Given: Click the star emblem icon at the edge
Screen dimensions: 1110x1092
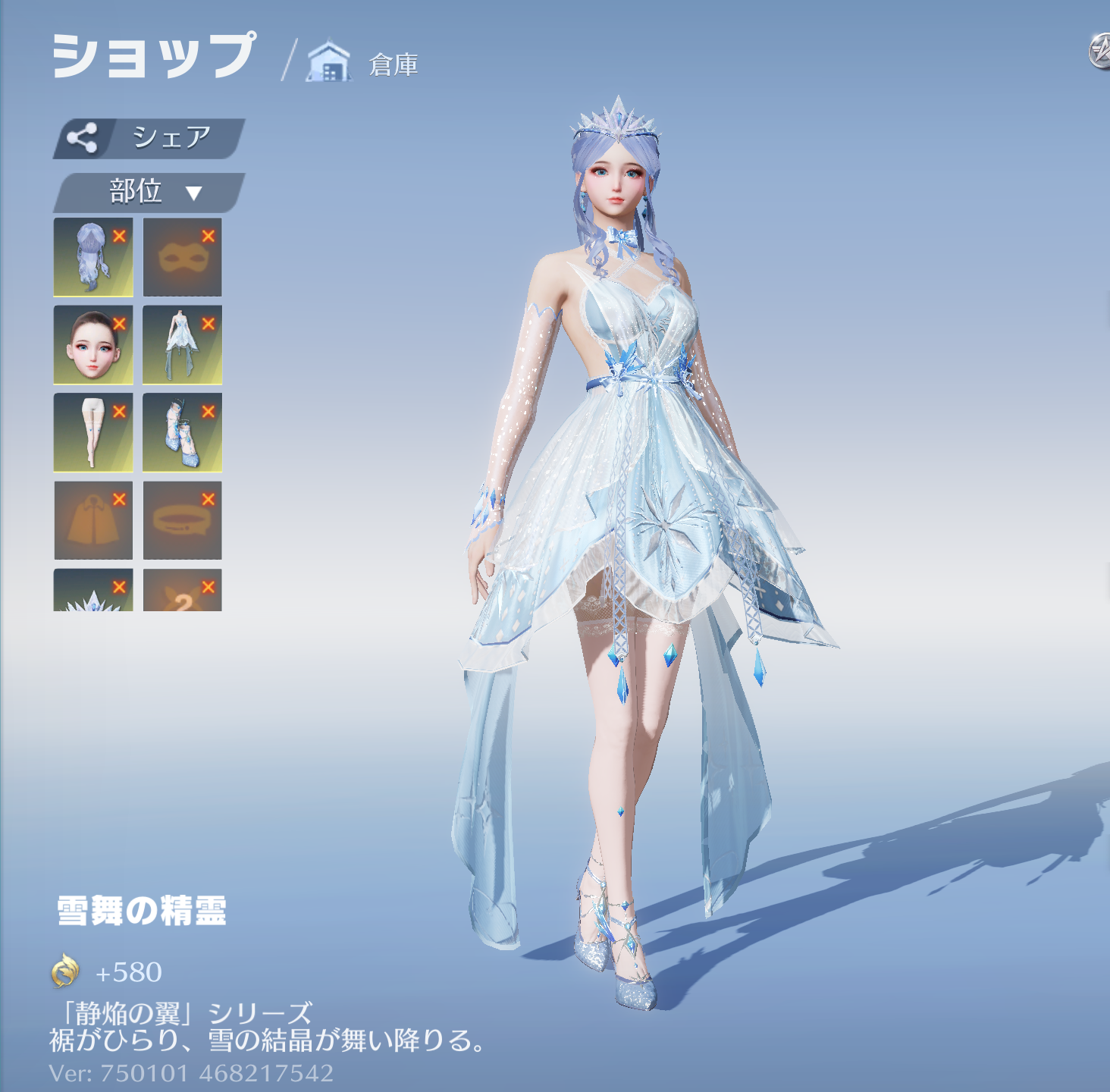Looking at the screenshot, I should (1101, 52).
